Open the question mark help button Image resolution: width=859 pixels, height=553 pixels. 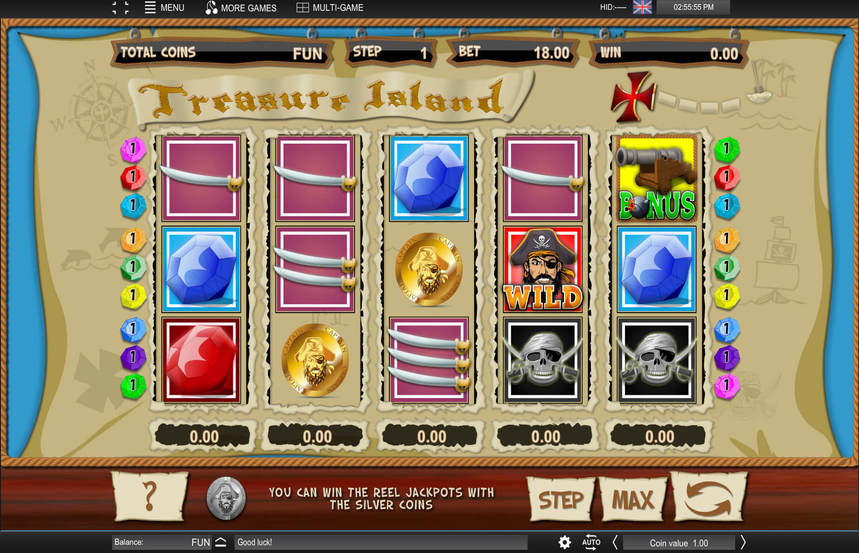[150, 497]
